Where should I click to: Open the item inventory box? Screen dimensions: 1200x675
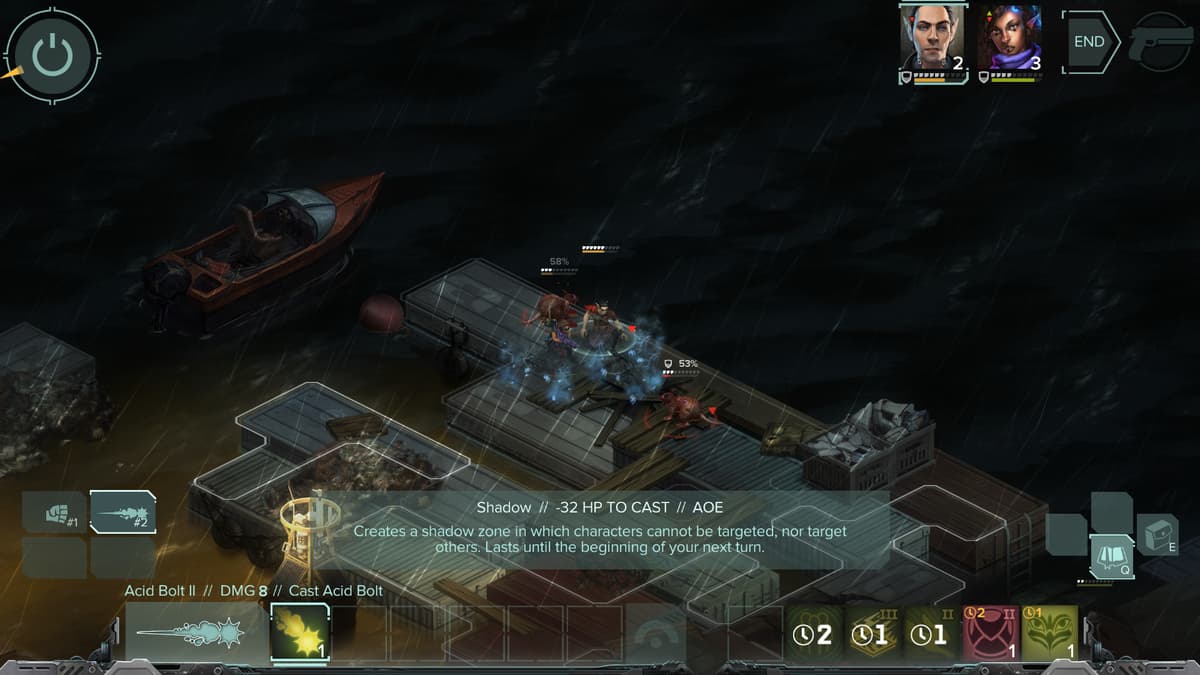pos(1158,534)
